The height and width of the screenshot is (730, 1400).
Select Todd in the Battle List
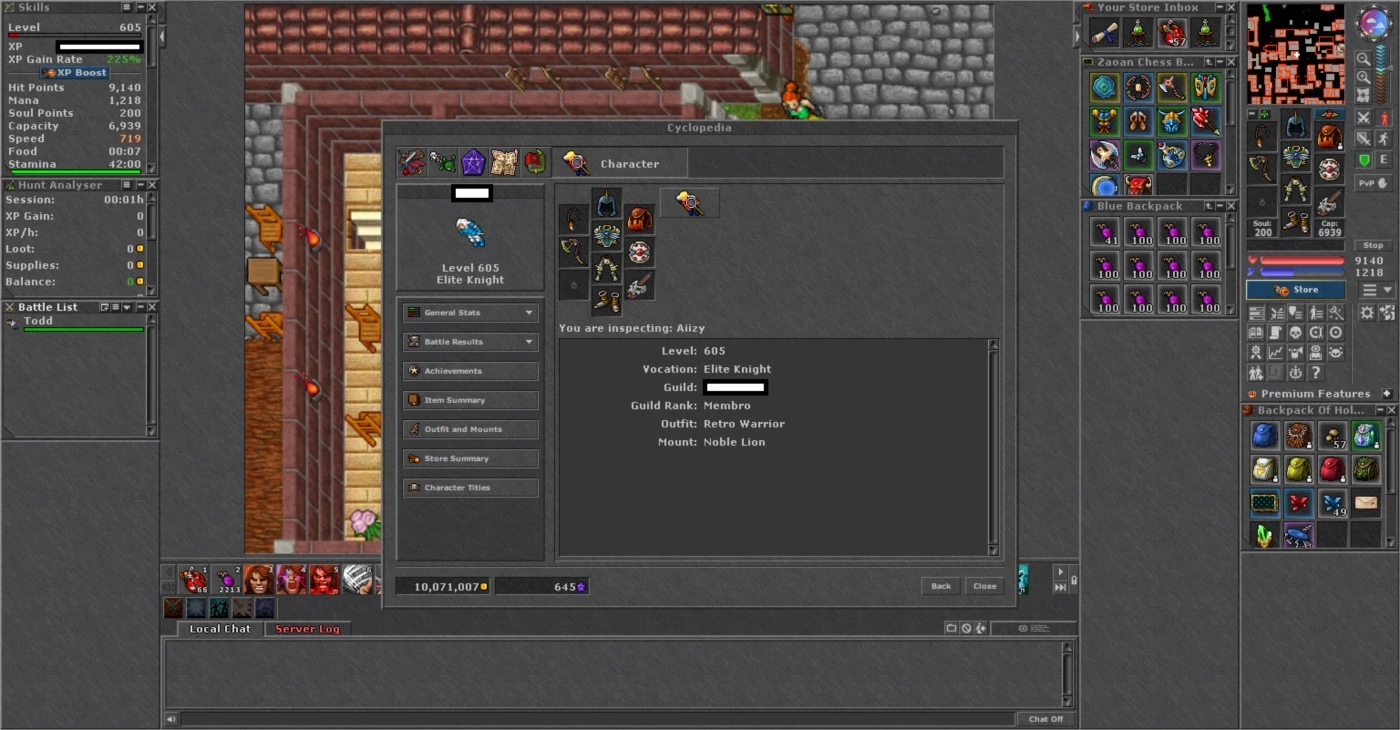37,321
